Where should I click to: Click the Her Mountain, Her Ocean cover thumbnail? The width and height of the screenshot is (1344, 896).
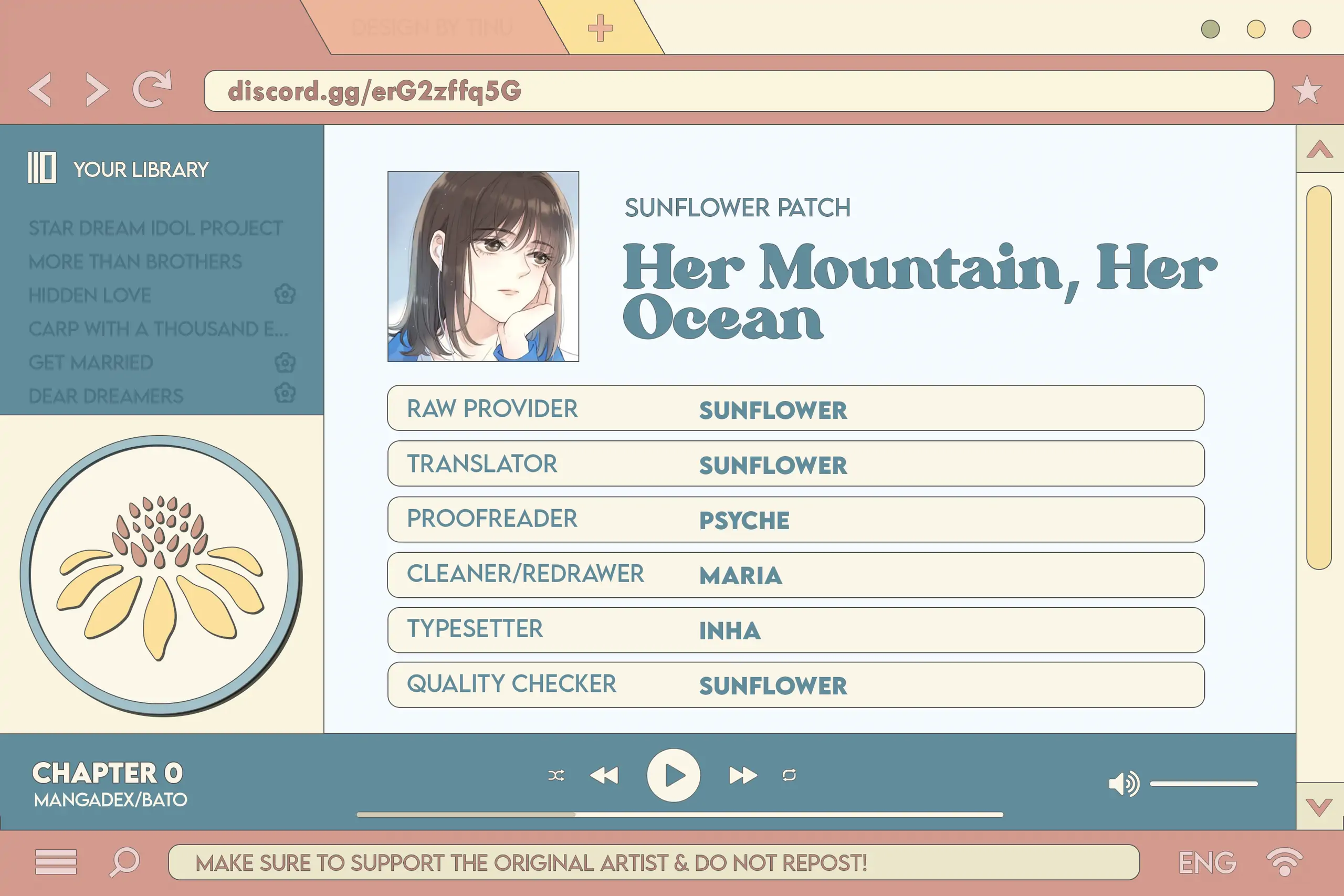pyautogui.click(x=483, y=266)
